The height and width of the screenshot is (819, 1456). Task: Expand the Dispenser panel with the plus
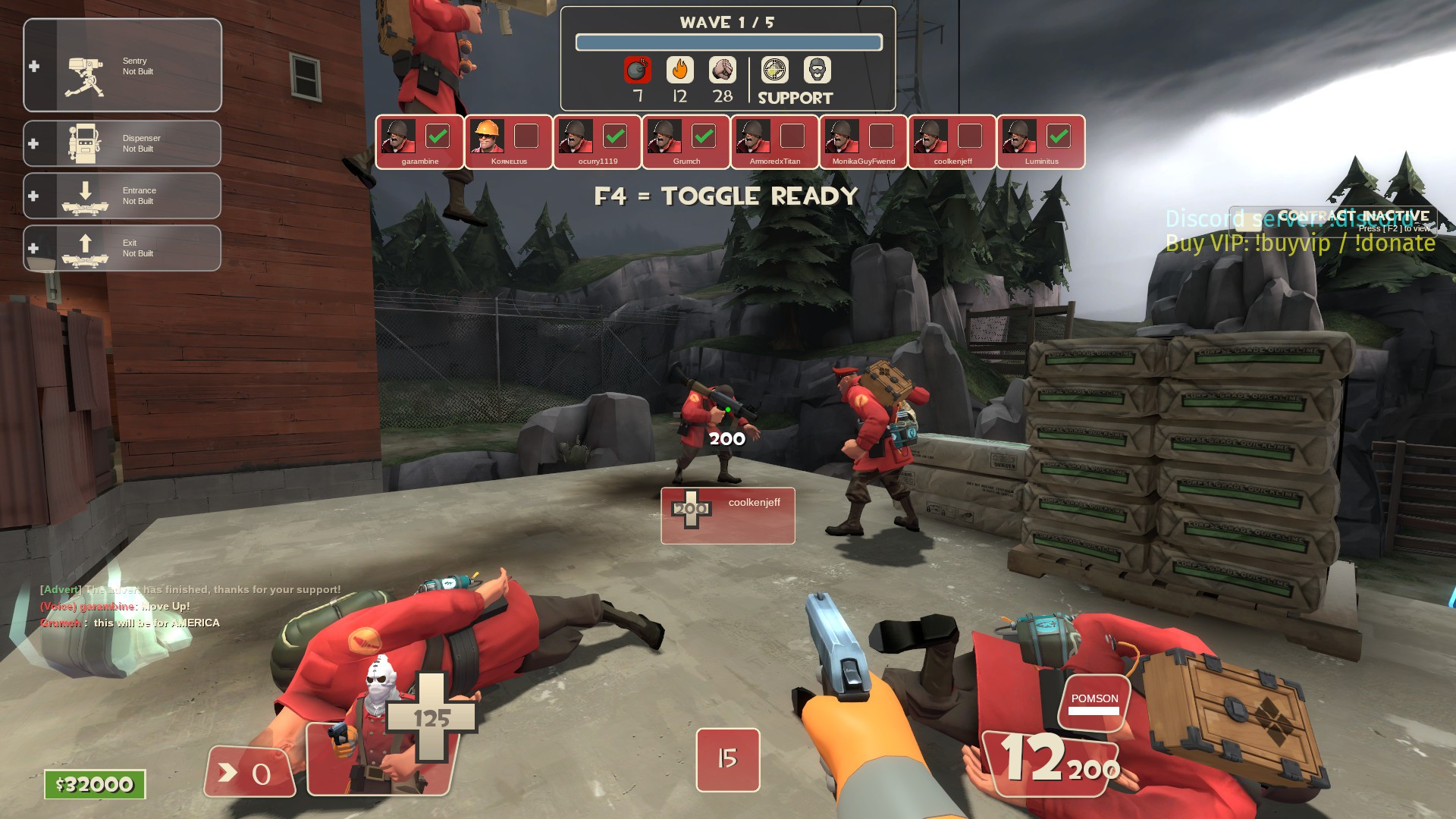(33, 144)
